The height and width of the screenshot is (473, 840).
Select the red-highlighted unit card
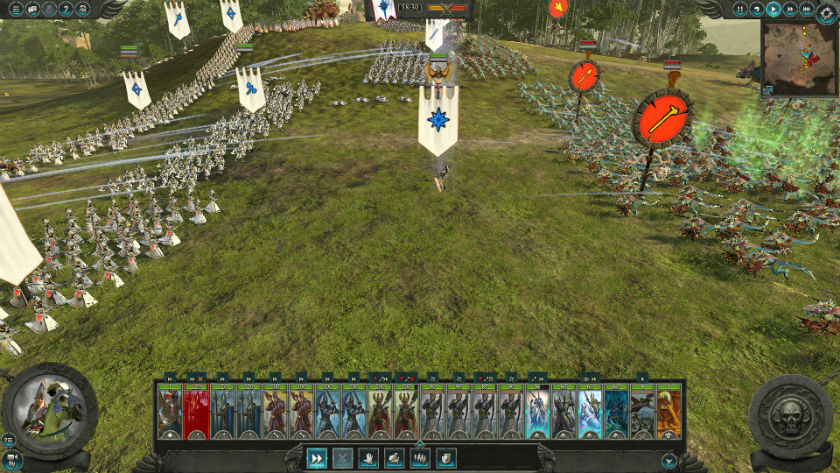pos(196,412)
